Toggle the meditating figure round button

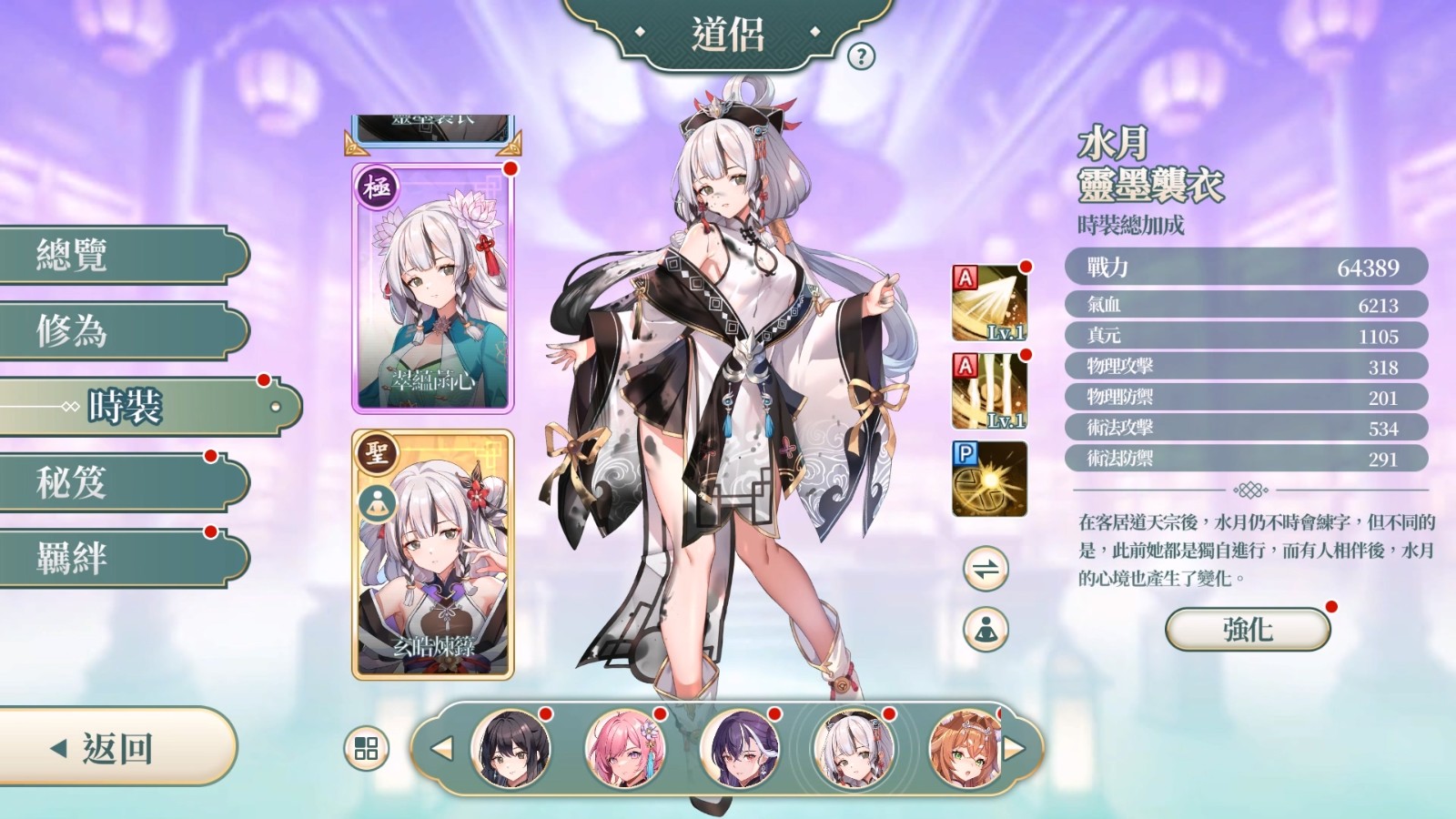pyautogui.click(x=986, y=629)
